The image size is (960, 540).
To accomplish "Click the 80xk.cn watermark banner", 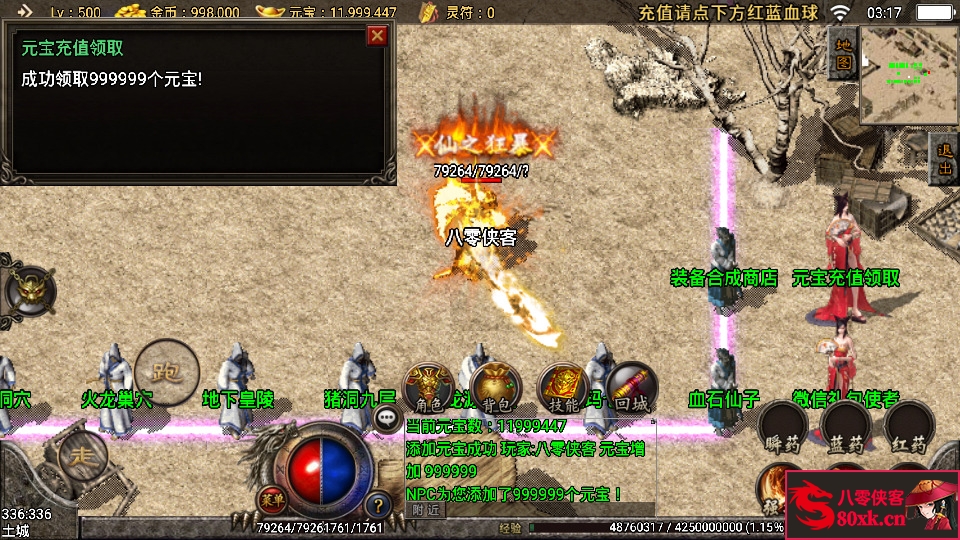I will (871, 506).
